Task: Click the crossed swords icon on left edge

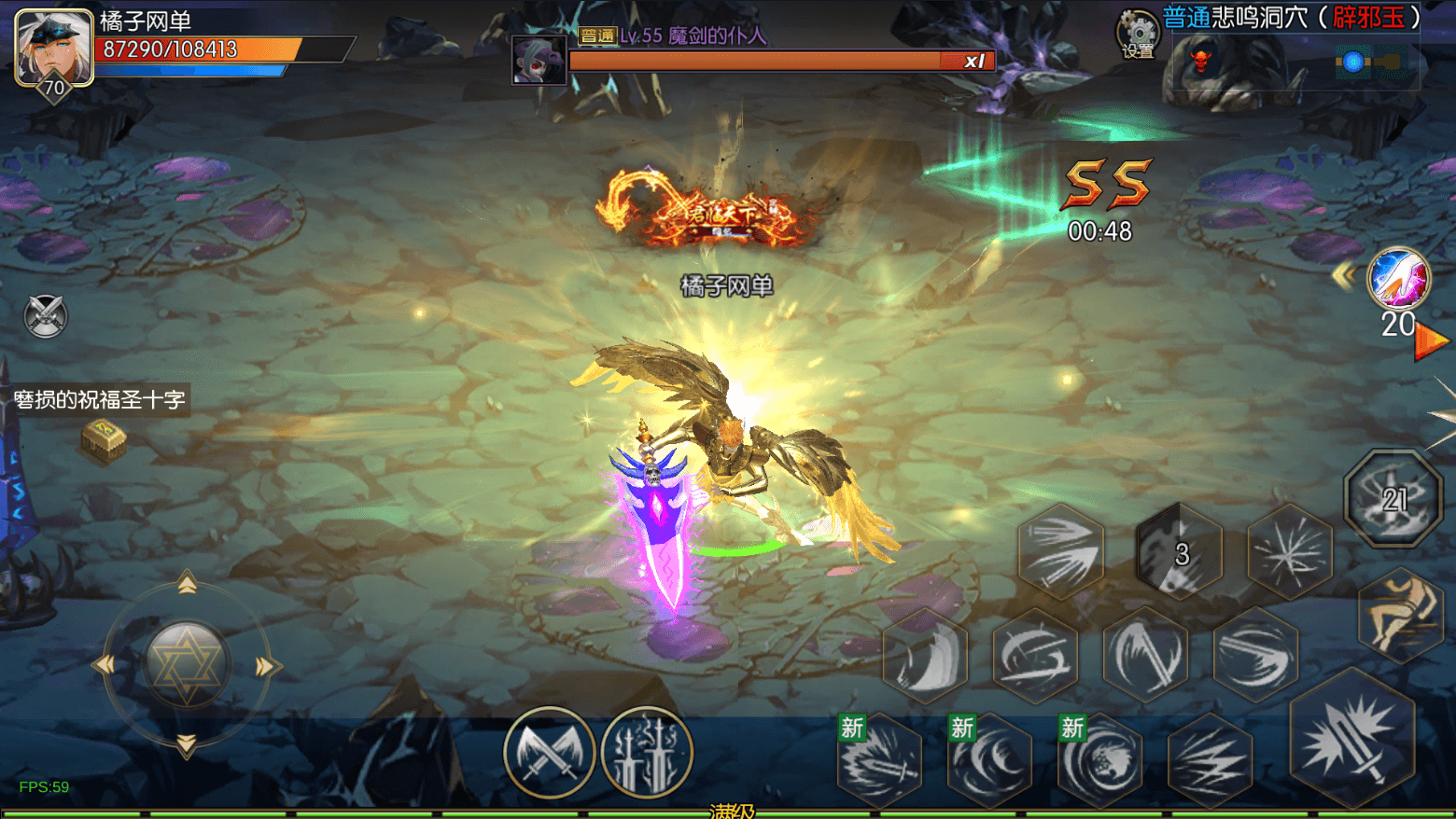Action: click(x=45, y=315)
